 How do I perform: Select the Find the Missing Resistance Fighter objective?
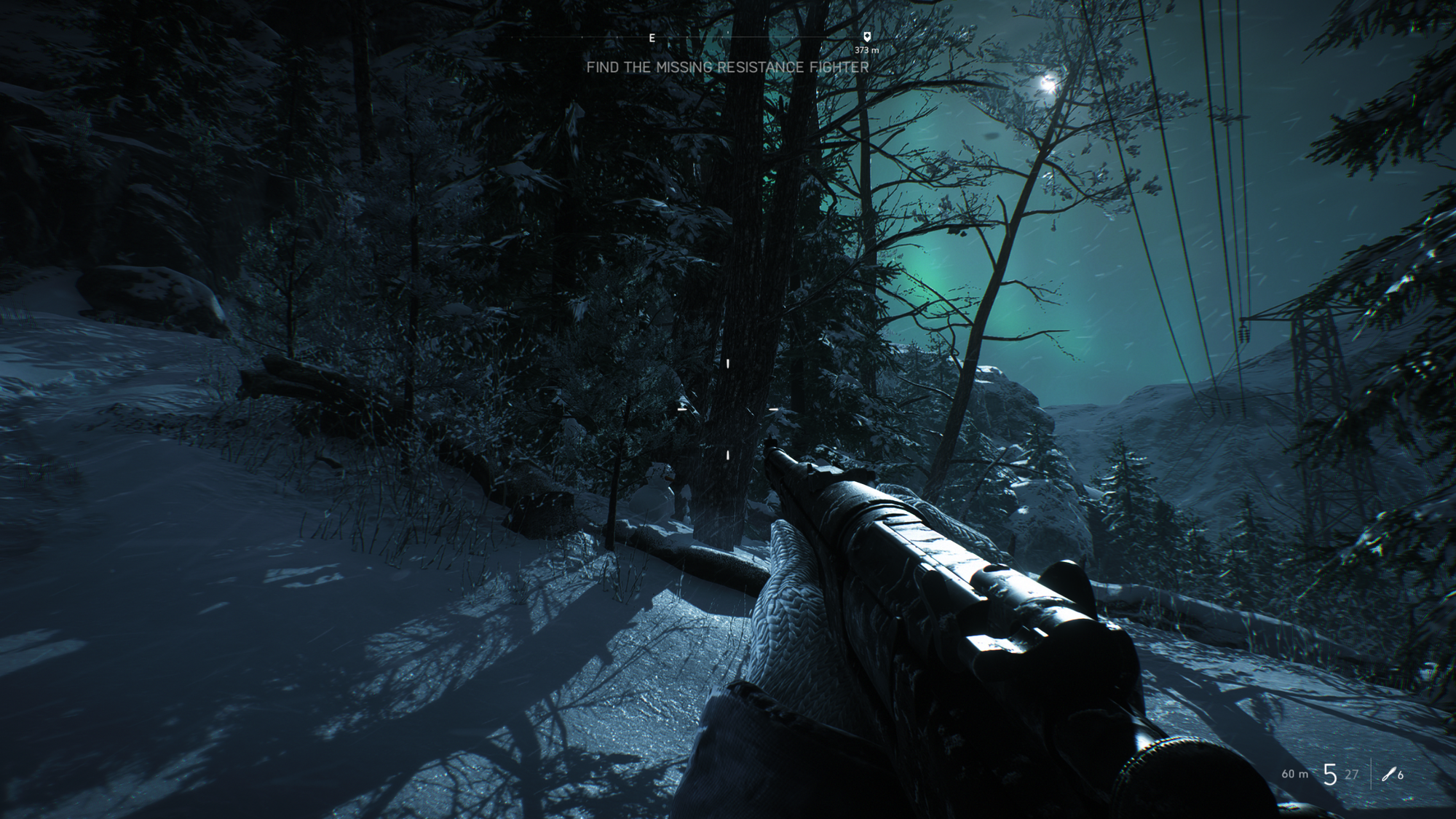coord(727,68)
